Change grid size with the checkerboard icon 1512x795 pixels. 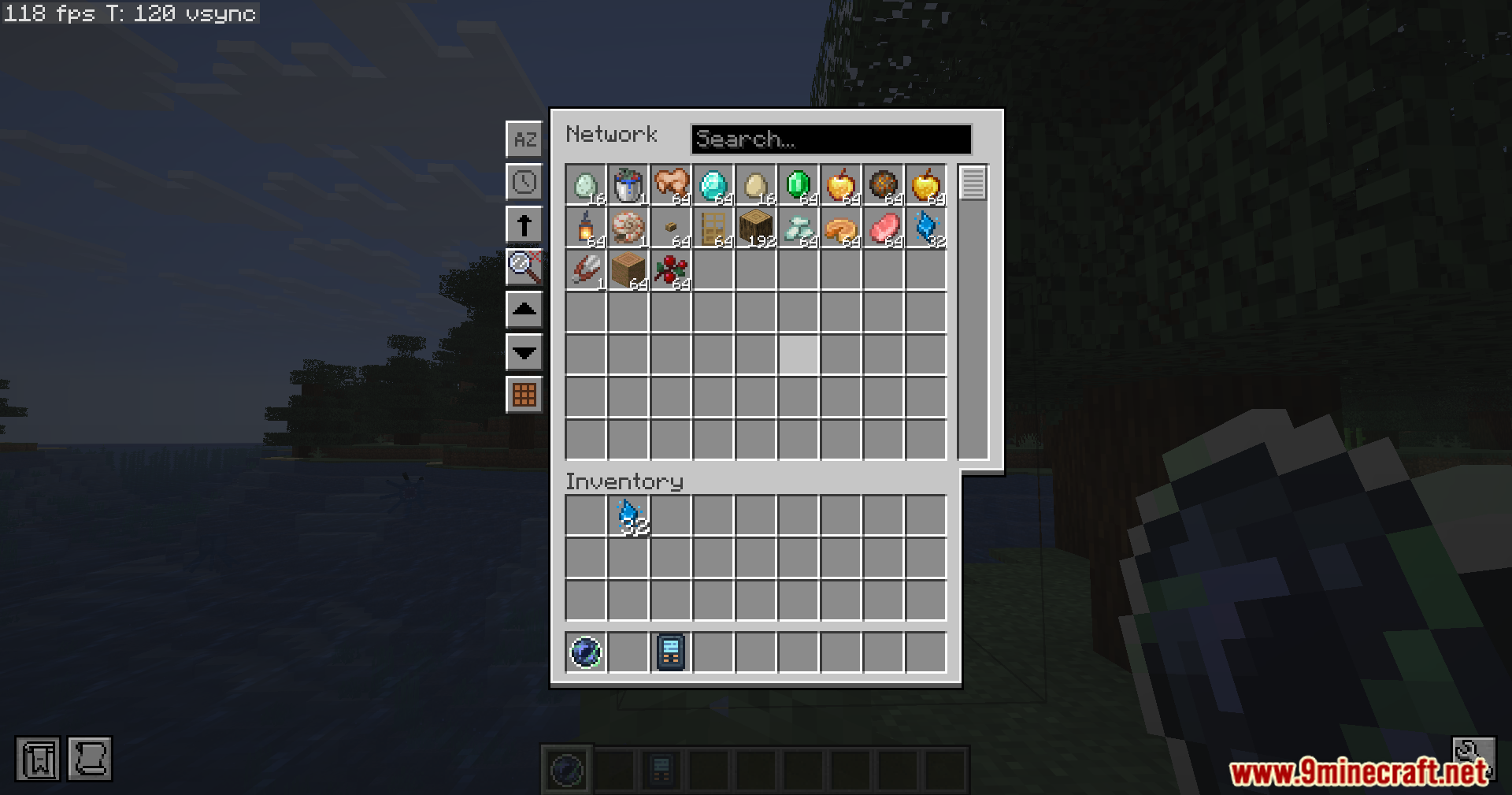pos(524,396)
